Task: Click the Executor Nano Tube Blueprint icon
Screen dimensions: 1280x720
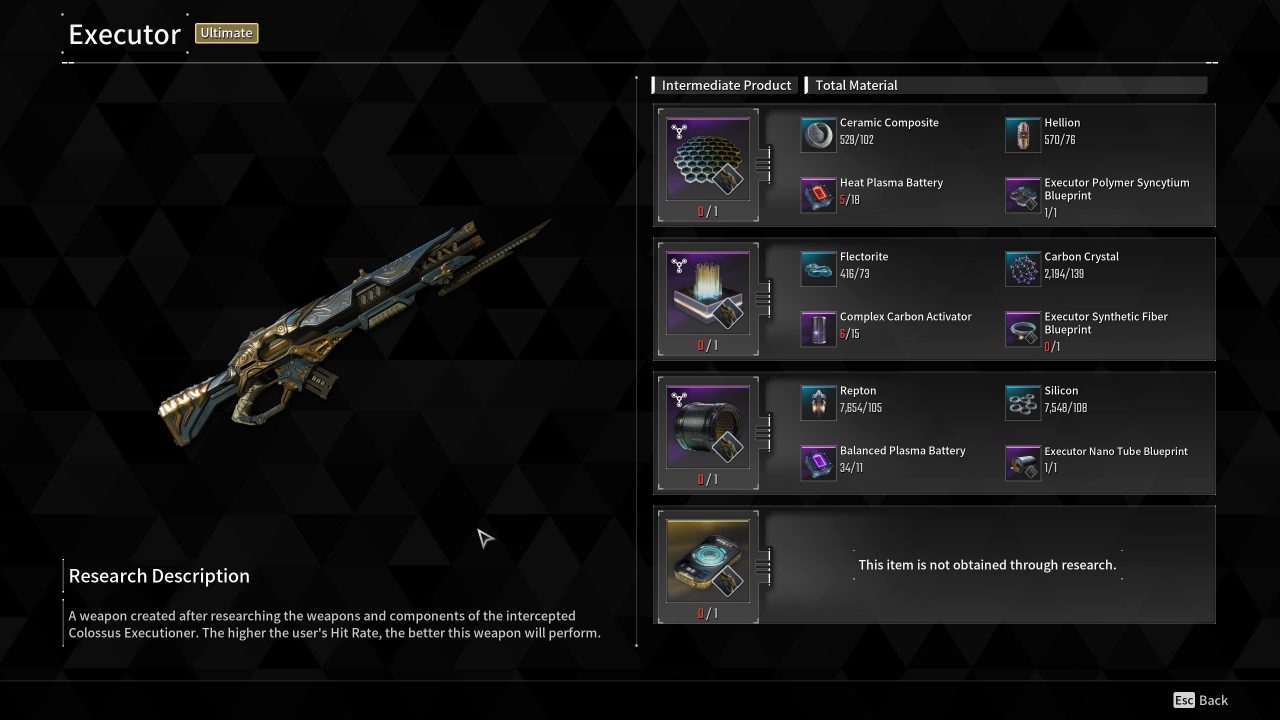Action: [x=1022, y=462]
